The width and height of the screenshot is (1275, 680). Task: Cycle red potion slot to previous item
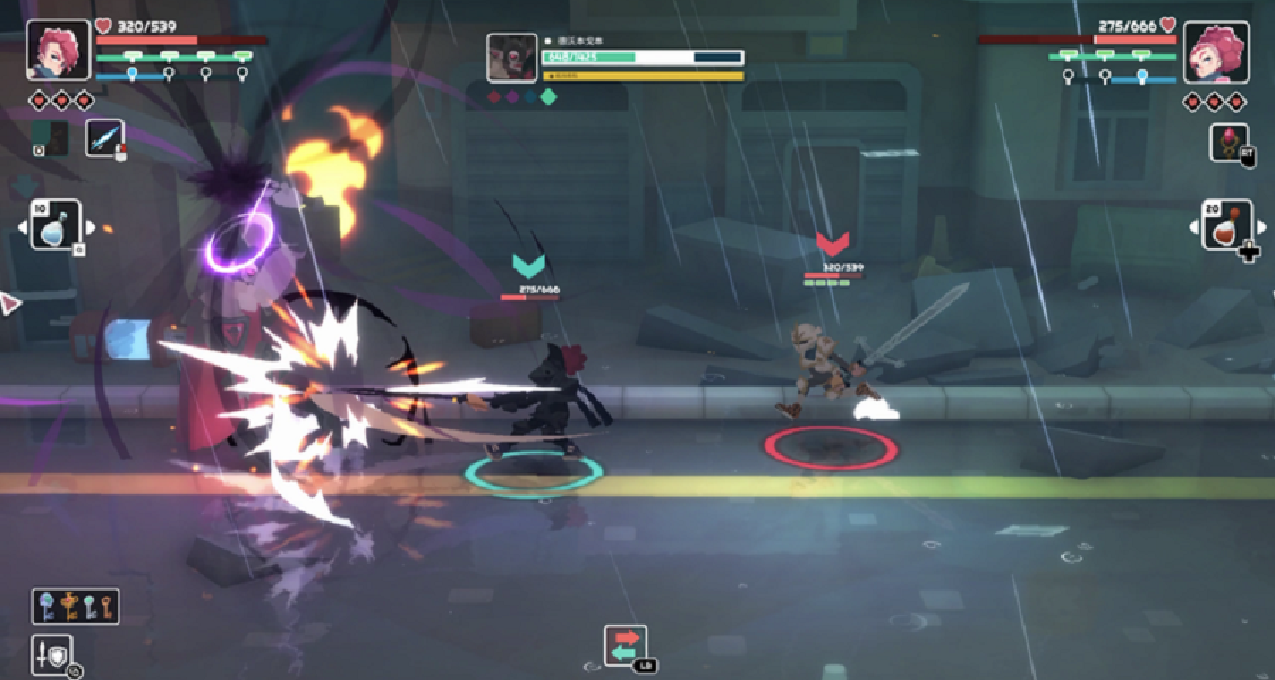[x=1193, y=227]
